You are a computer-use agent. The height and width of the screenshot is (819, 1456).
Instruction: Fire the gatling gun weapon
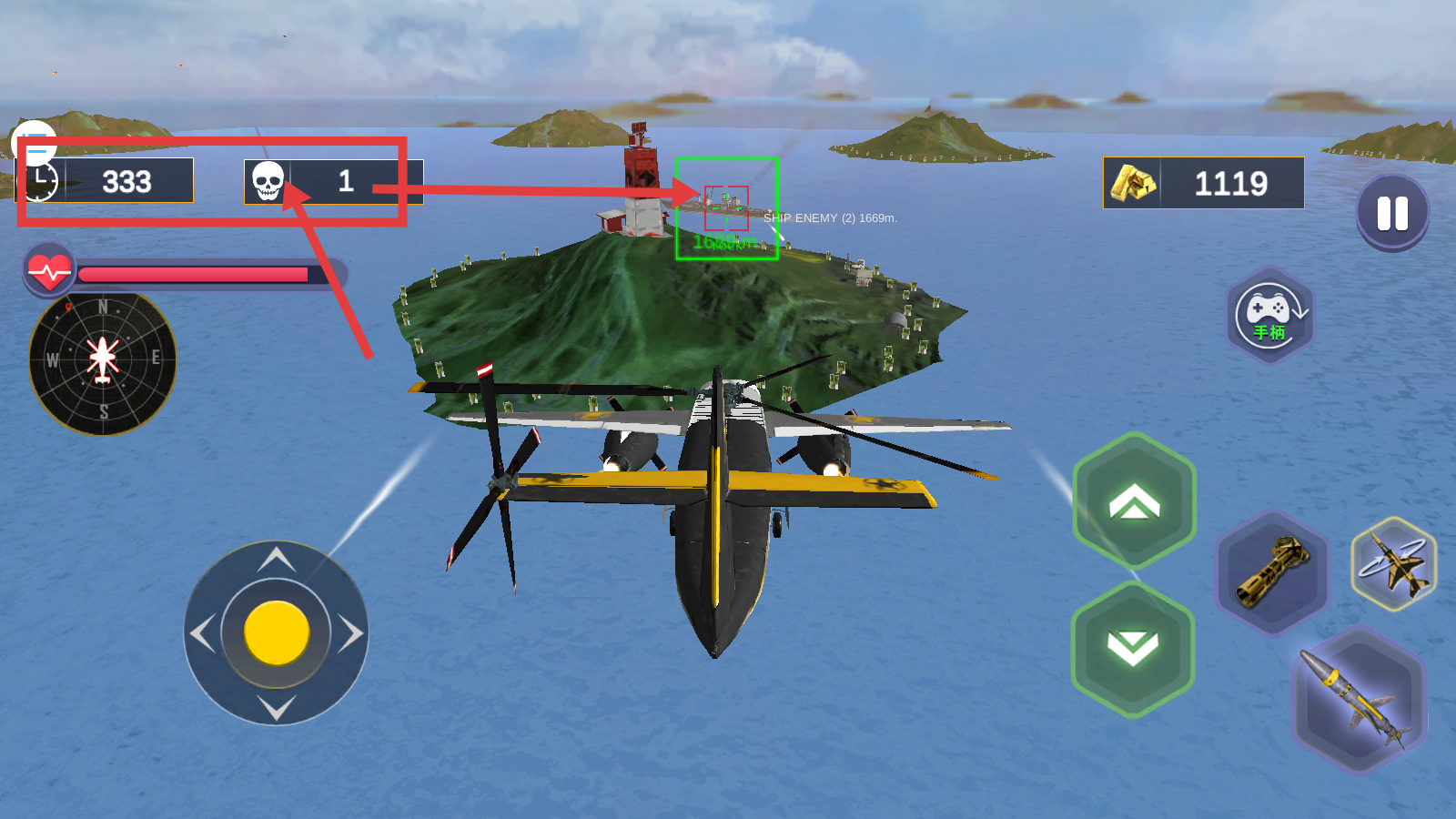pyautogui.click(x=1272, y=571)
